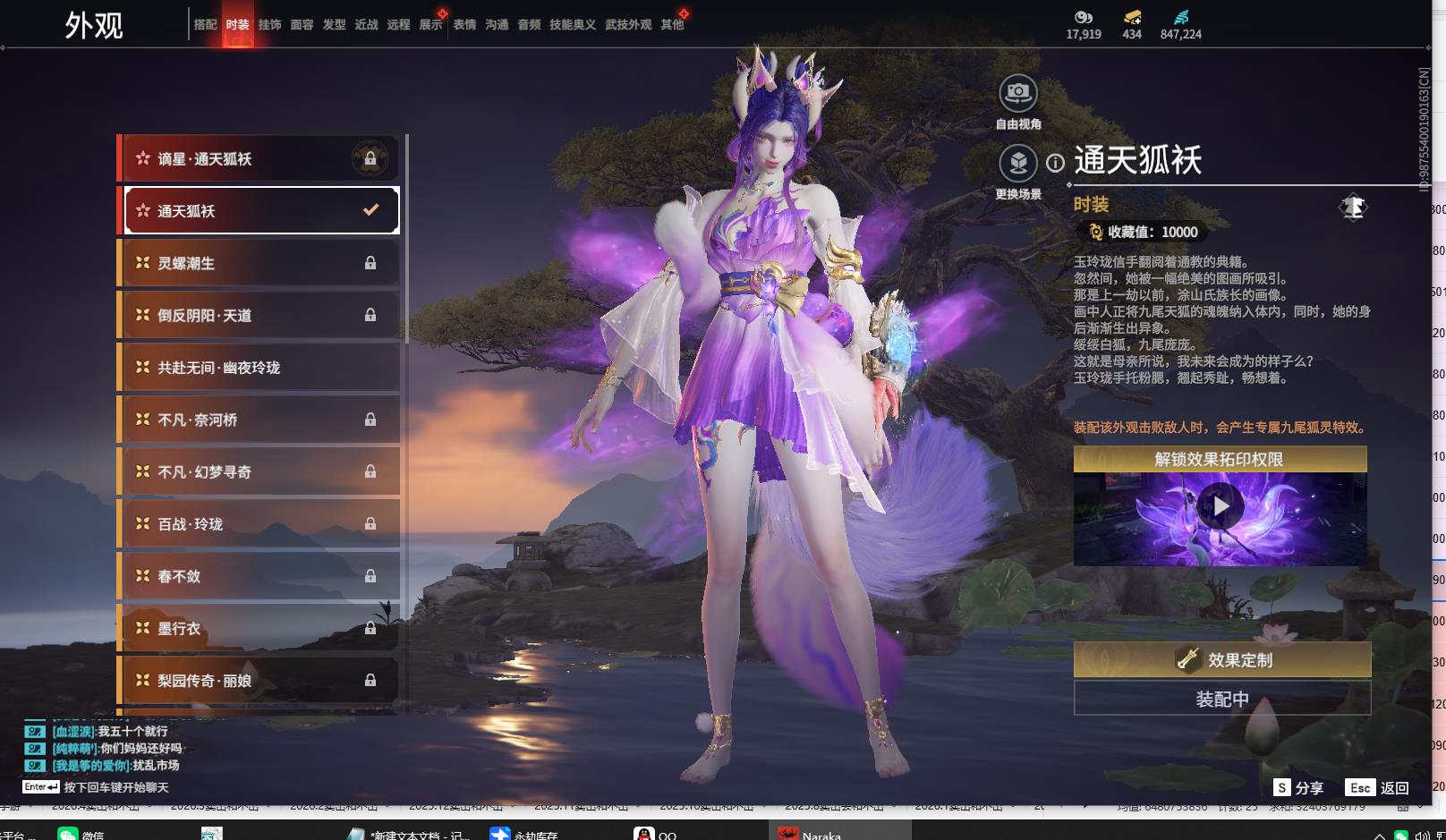Open the 技能奥义 tab
Image resolution: width=1446 pixels, height=840 pixels.
tap(572, 24)
